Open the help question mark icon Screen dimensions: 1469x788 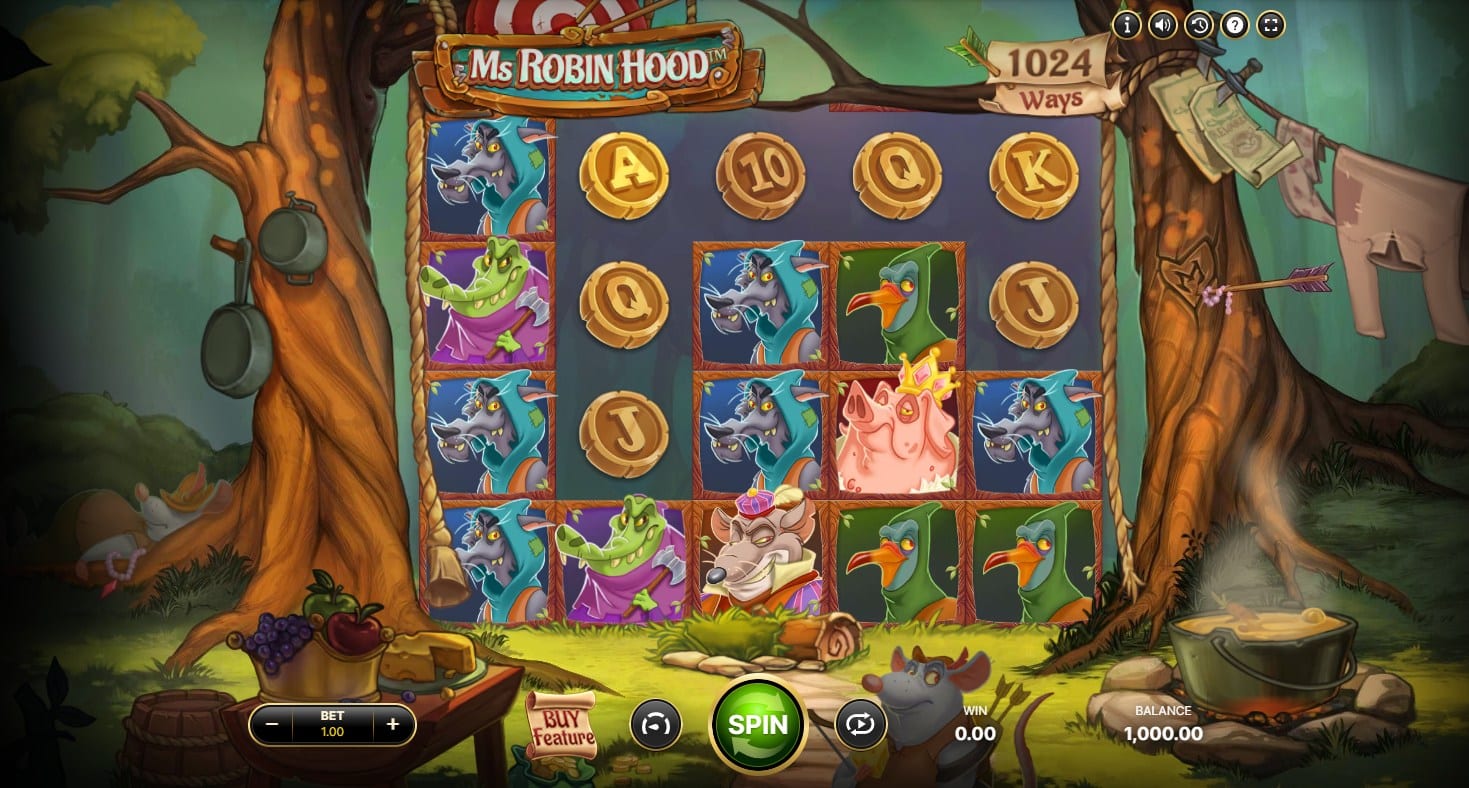(x=1234, y=26)
